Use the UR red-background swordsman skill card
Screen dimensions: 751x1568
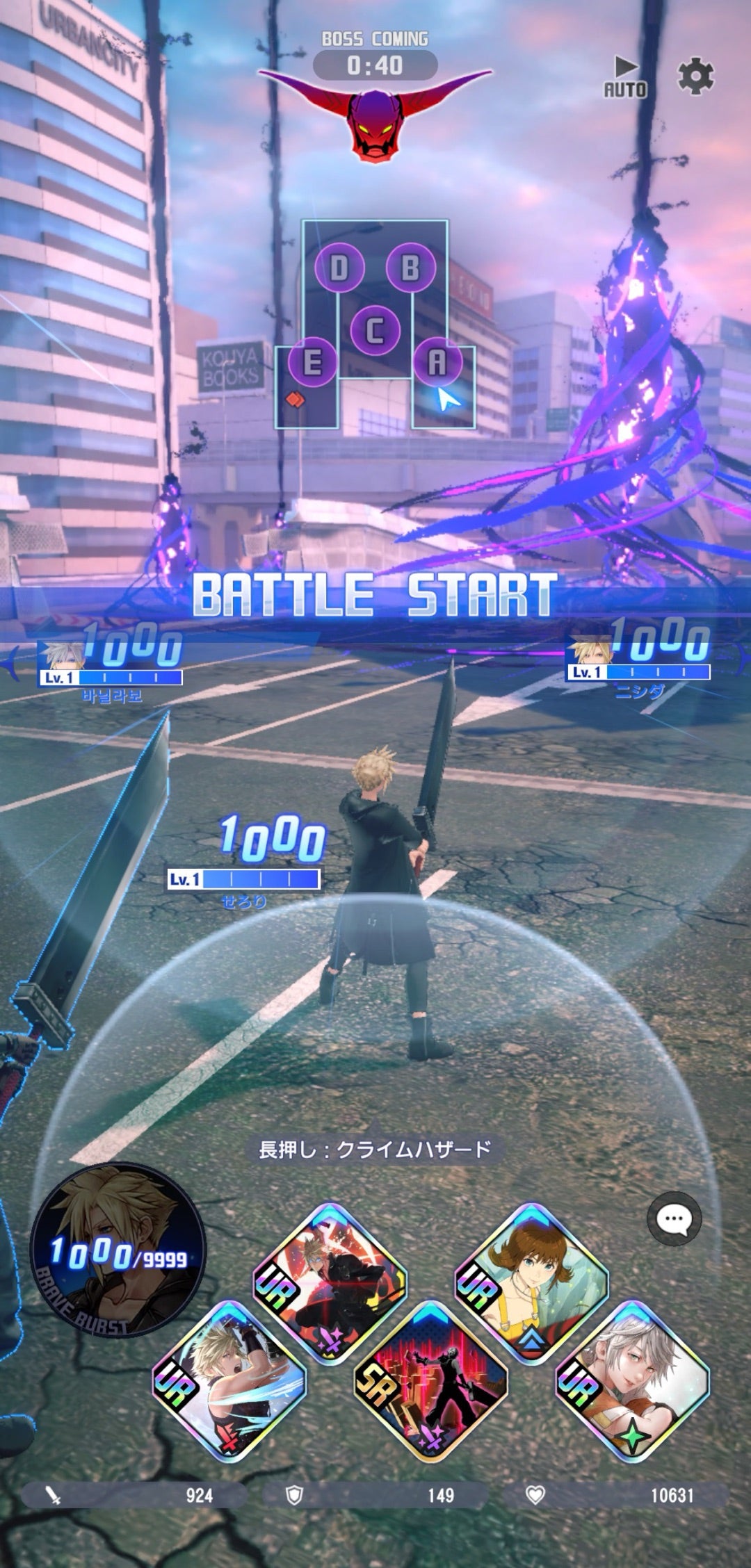click(x=330, y=1281)
